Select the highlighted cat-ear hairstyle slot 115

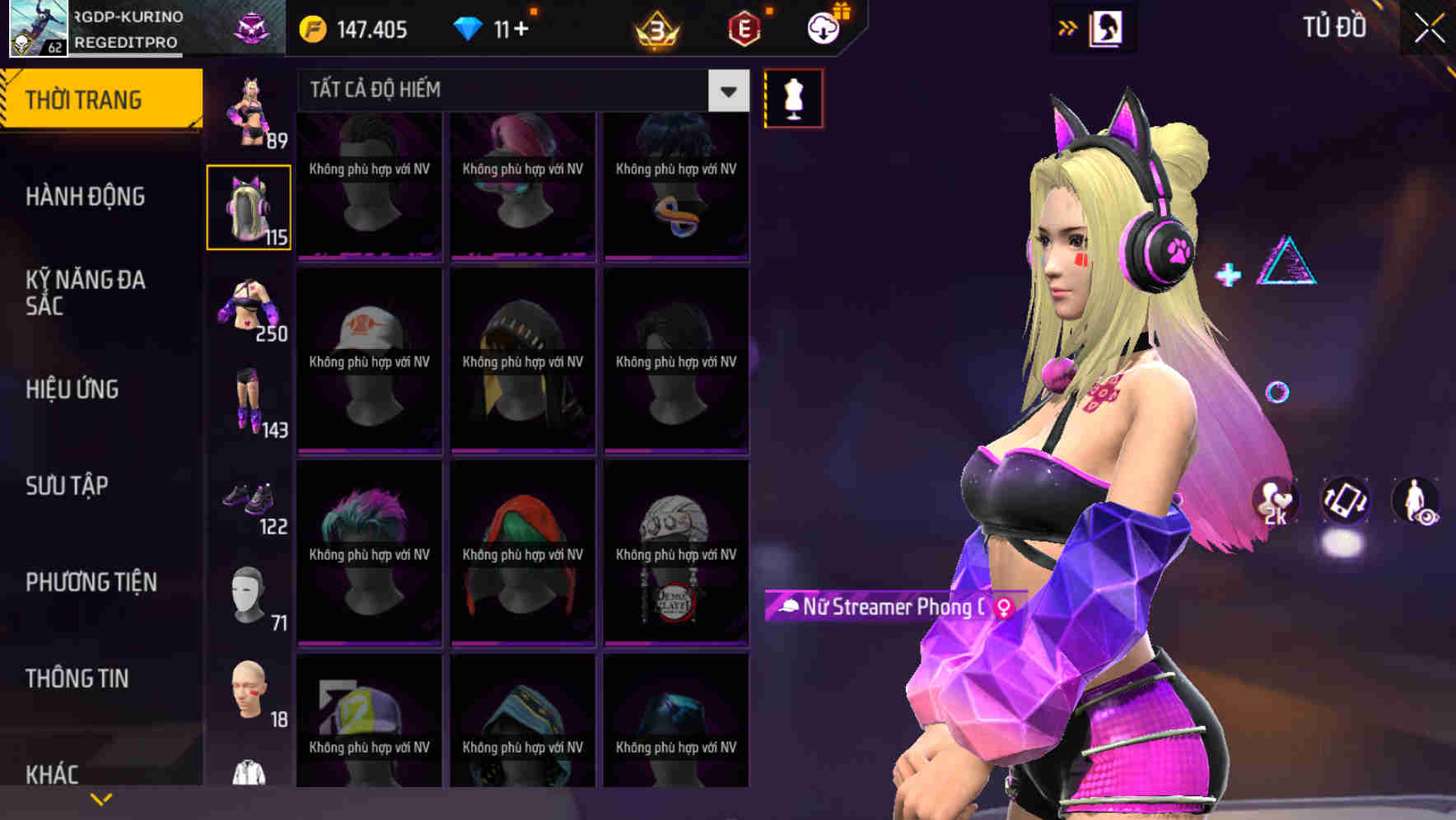[249, 206]
